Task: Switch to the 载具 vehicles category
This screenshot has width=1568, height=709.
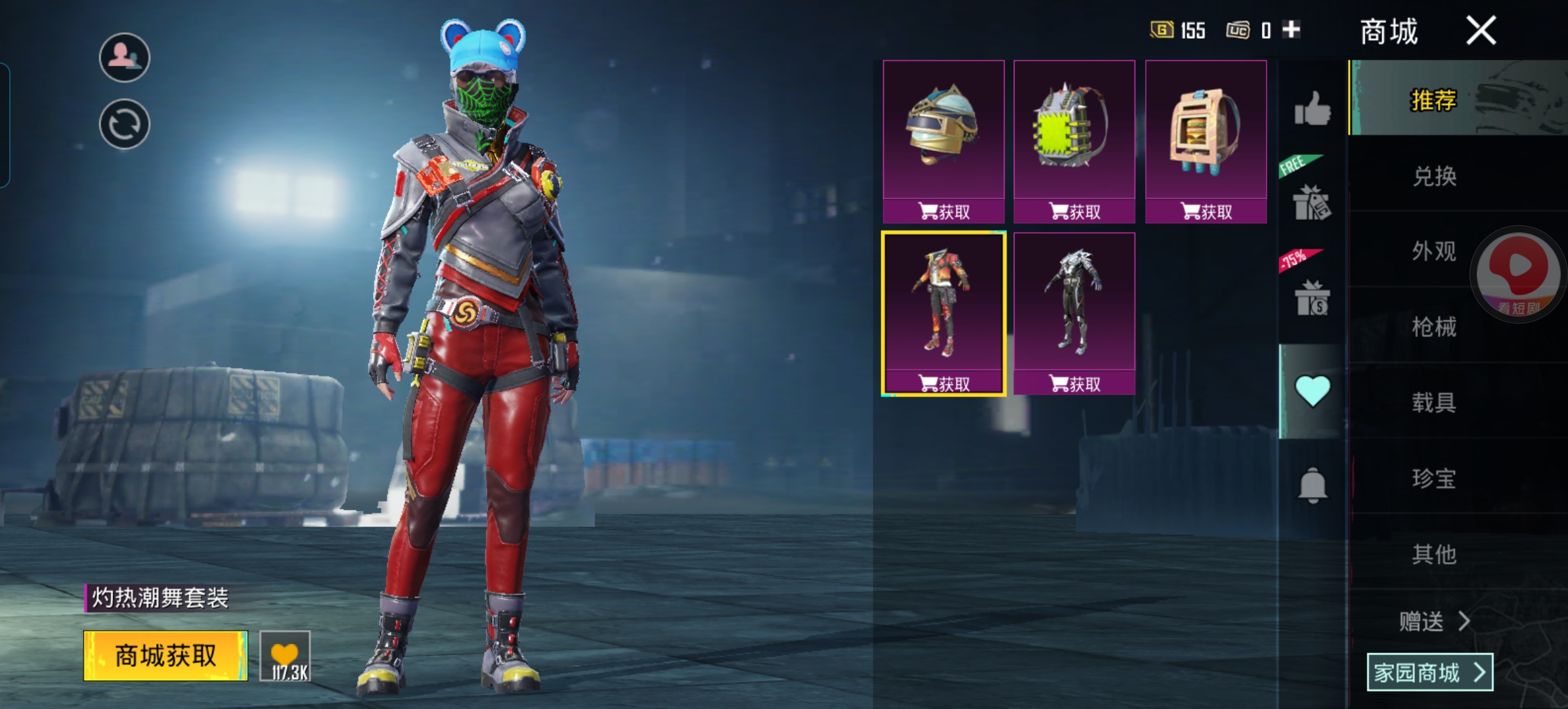Action: (1434, 402)
